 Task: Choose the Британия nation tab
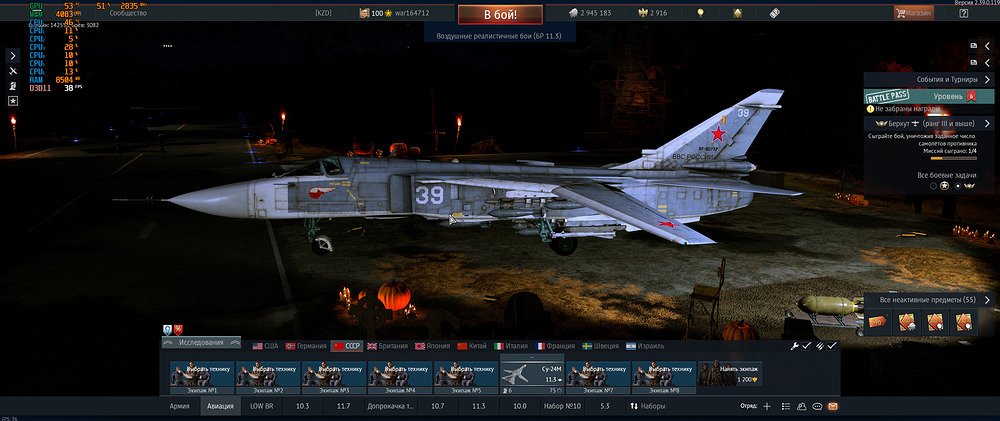pos(390,345)
